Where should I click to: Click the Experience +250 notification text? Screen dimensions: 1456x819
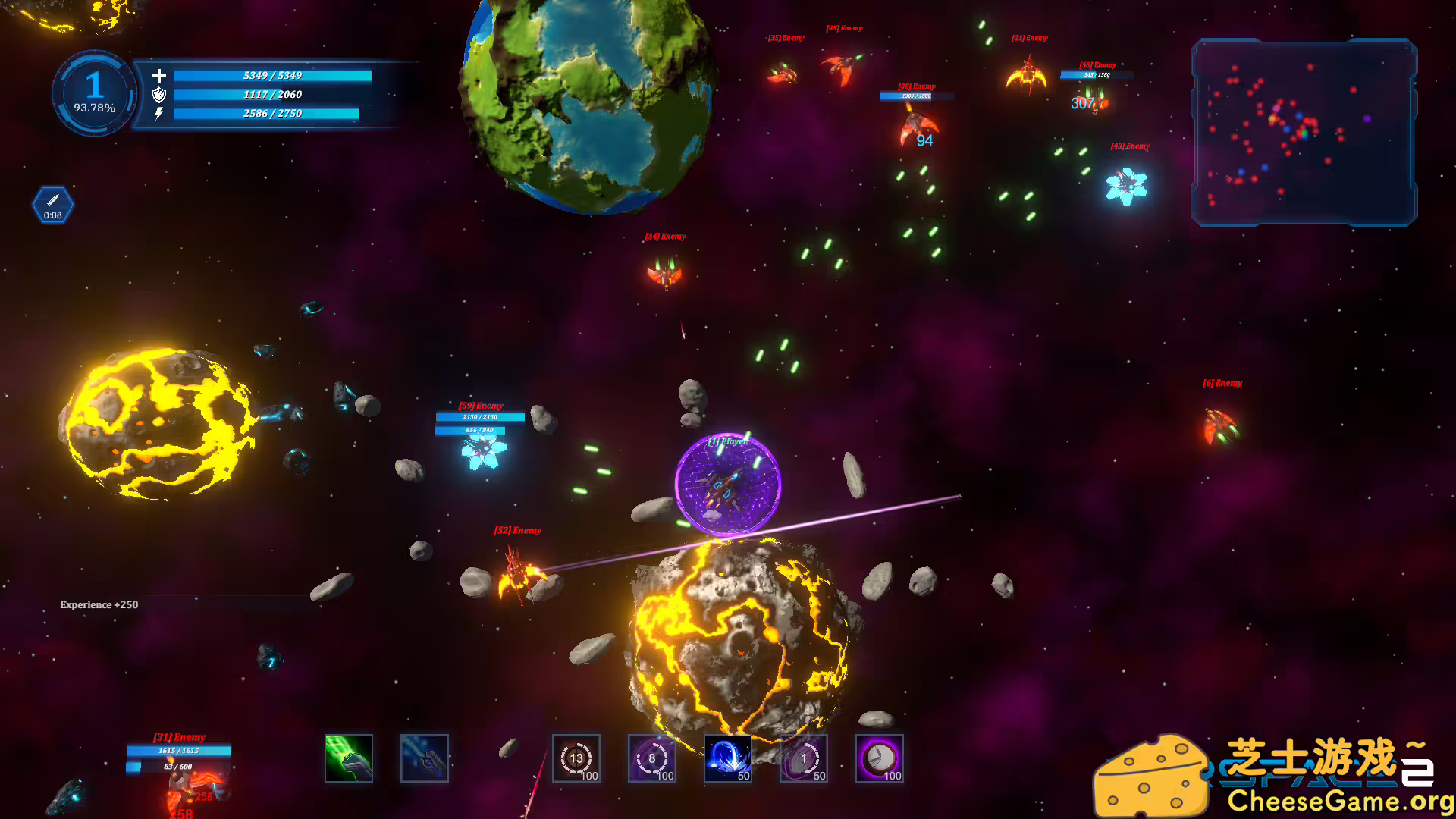click(99, 605)
